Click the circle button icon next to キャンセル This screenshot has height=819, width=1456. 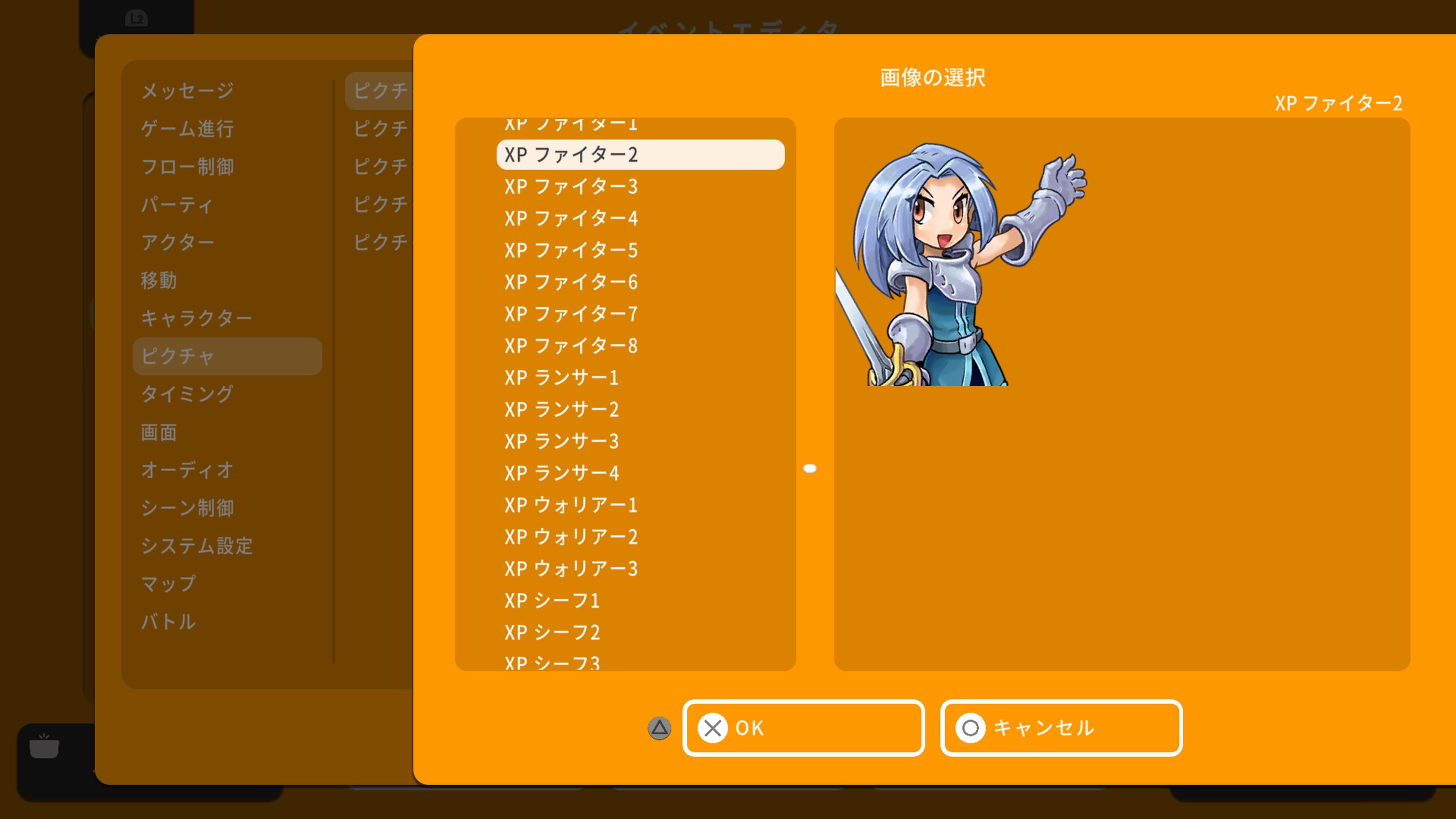coord(971,728)
